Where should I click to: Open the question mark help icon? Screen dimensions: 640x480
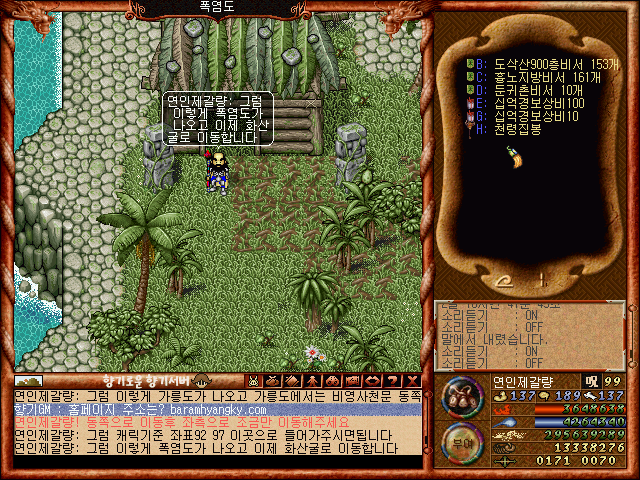point(389,380)
